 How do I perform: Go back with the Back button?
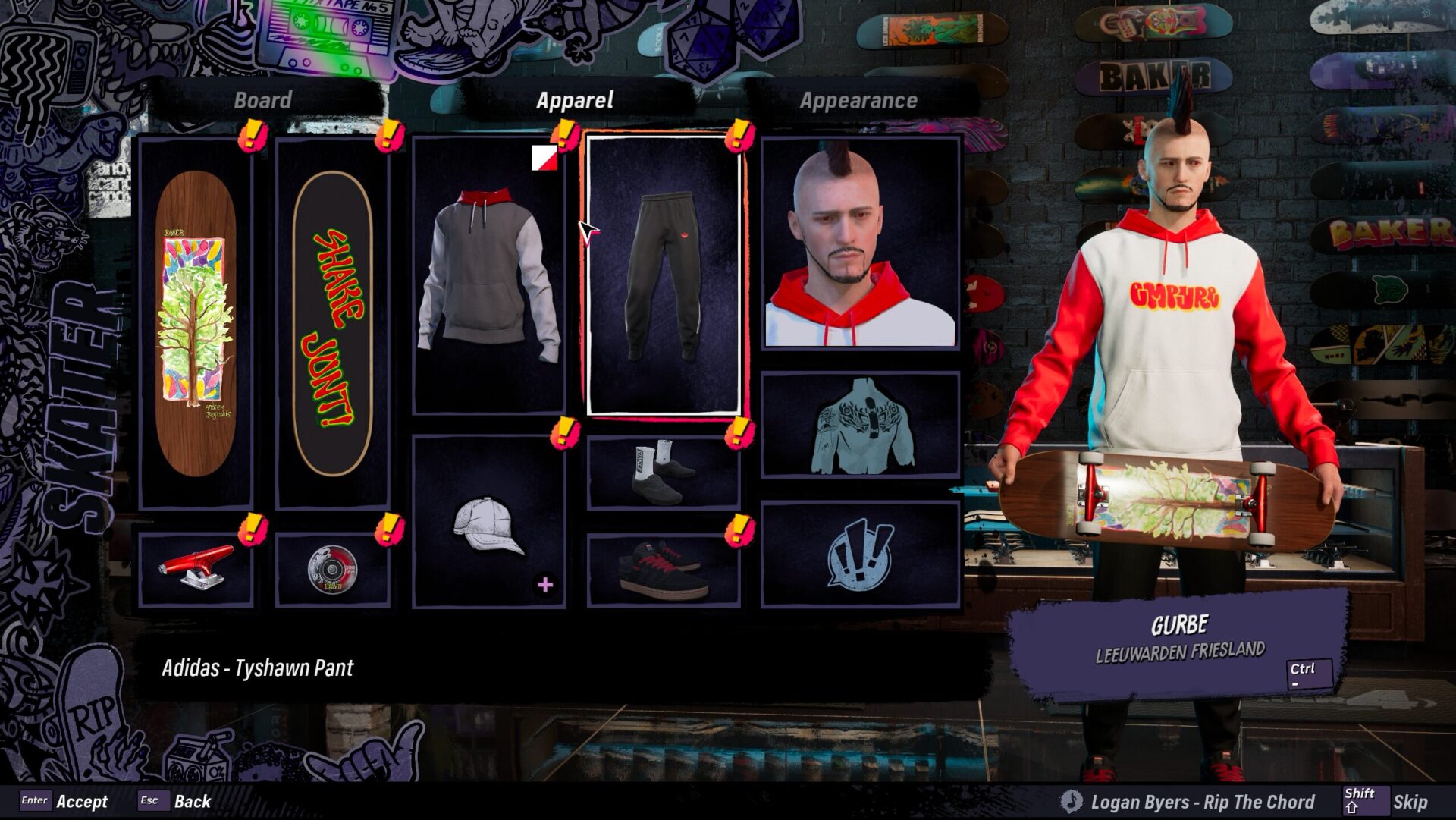(175, 801)
